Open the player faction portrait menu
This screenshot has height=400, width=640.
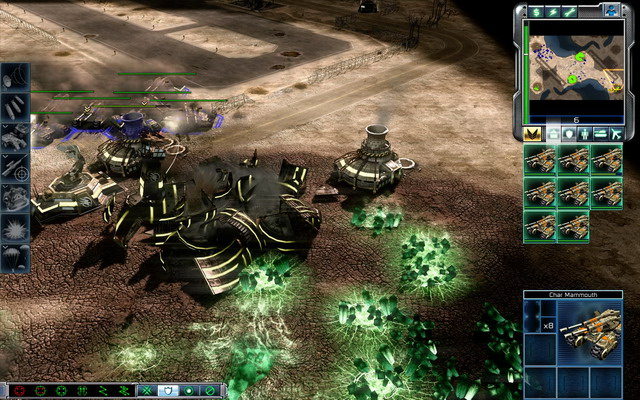(611, 10)
